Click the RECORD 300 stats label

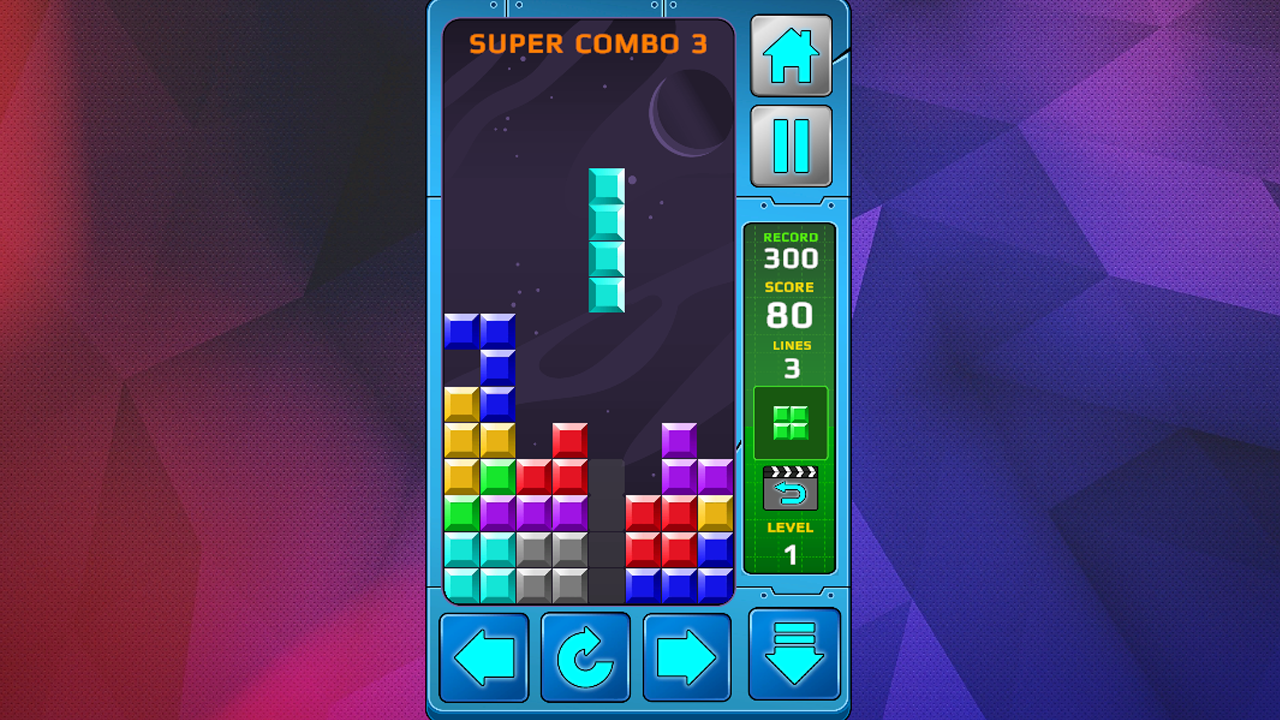[791, 250]
